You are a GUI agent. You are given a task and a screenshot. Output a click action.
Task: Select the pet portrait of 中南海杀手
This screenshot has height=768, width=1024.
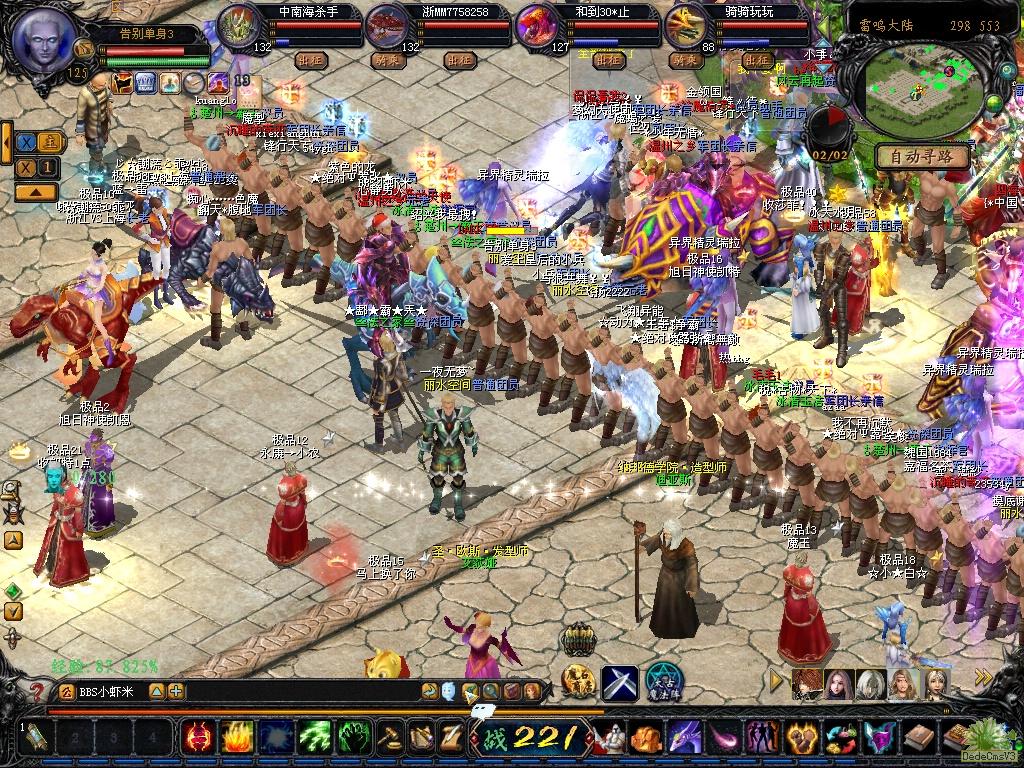(239, 27)
